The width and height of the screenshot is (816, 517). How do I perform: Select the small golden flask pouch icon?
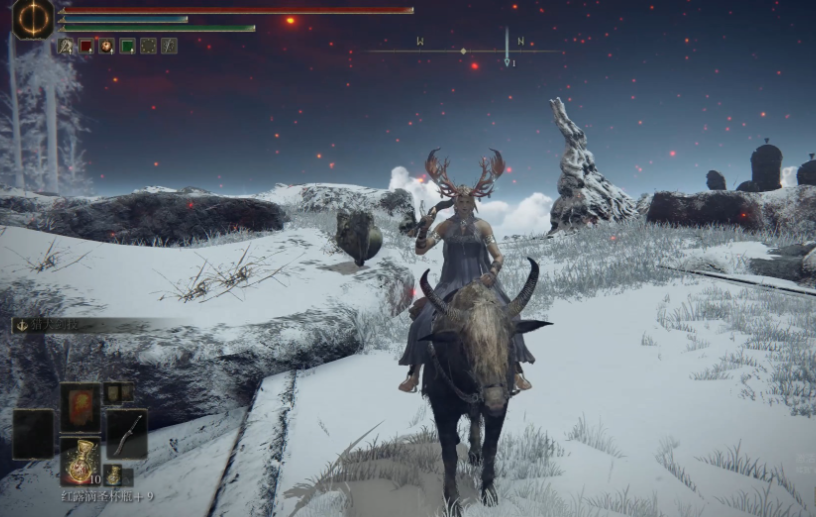[114, 474]
